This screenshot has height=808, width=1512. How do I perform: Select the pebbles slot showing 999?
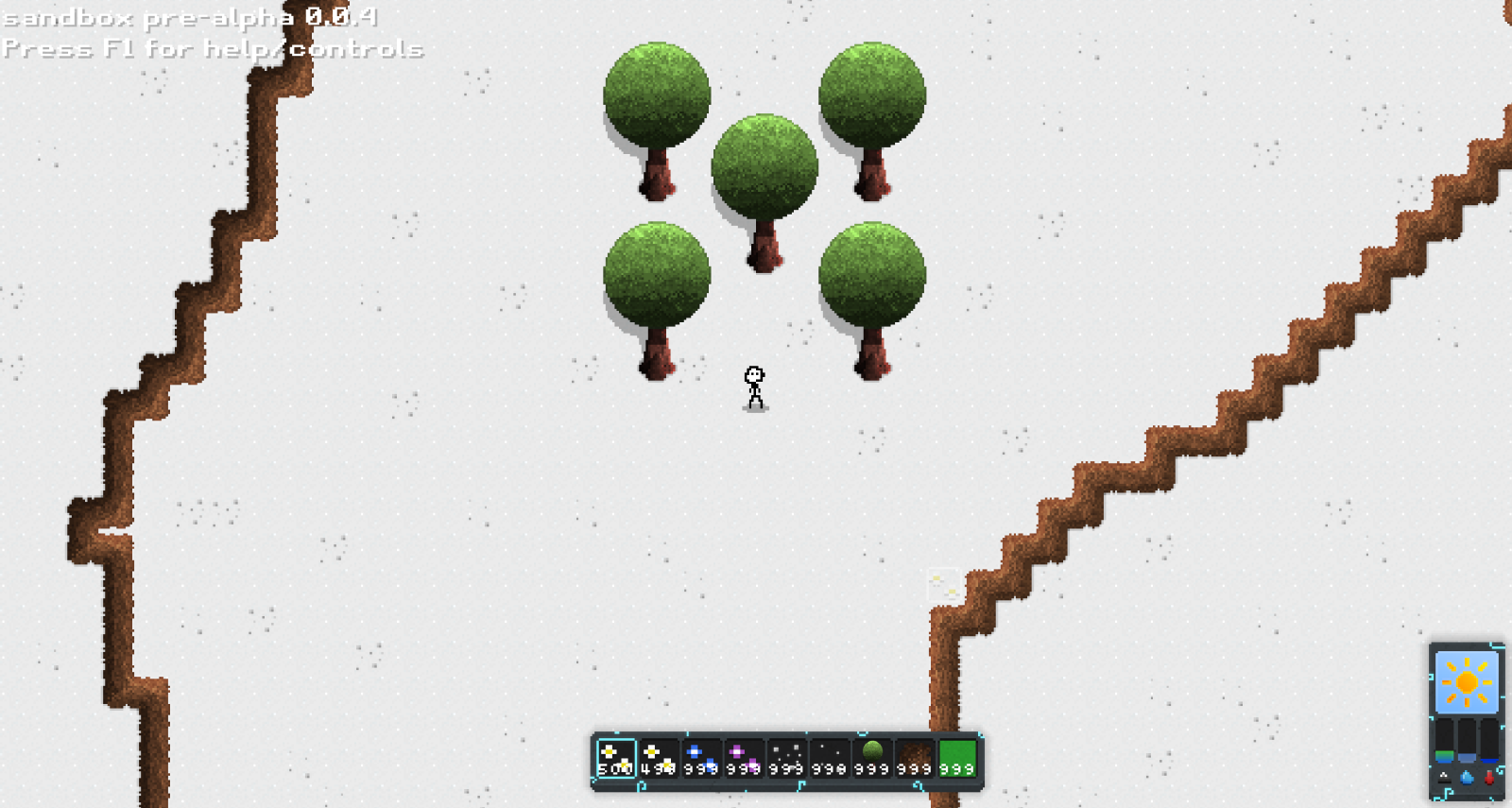786,758
